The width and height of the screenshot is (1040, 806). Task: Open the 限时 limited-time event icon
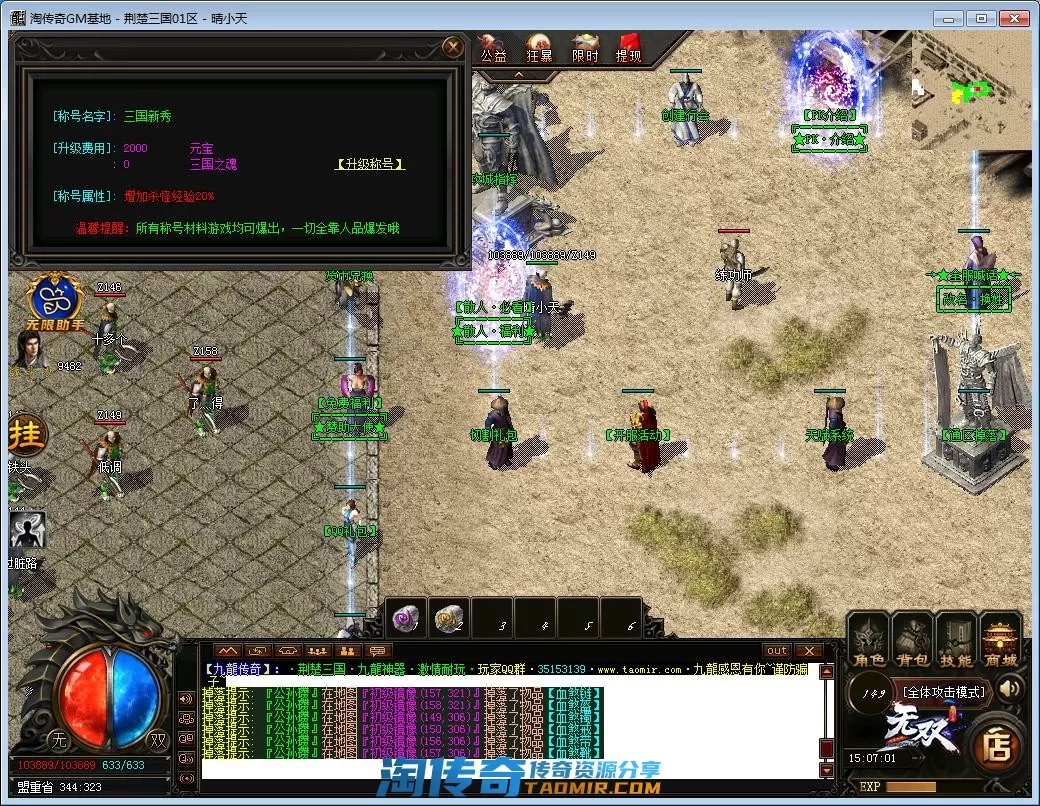[x=585, y=48]
